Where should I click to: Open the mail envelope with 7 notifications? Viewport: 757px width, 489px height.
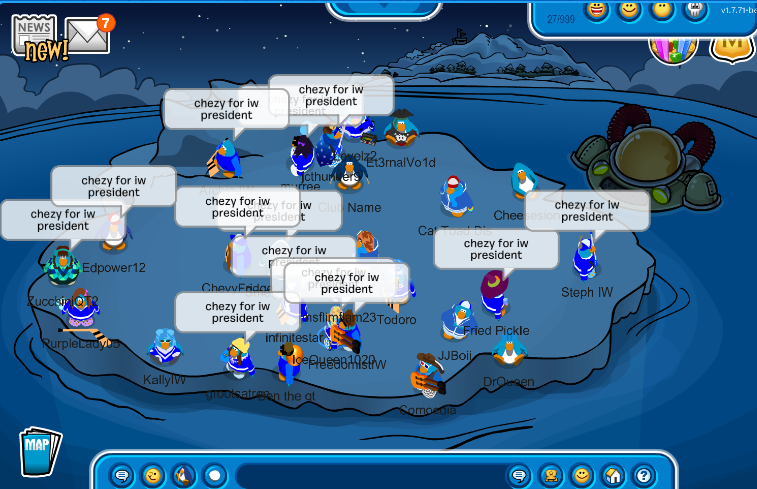click(x=88, y=36)
